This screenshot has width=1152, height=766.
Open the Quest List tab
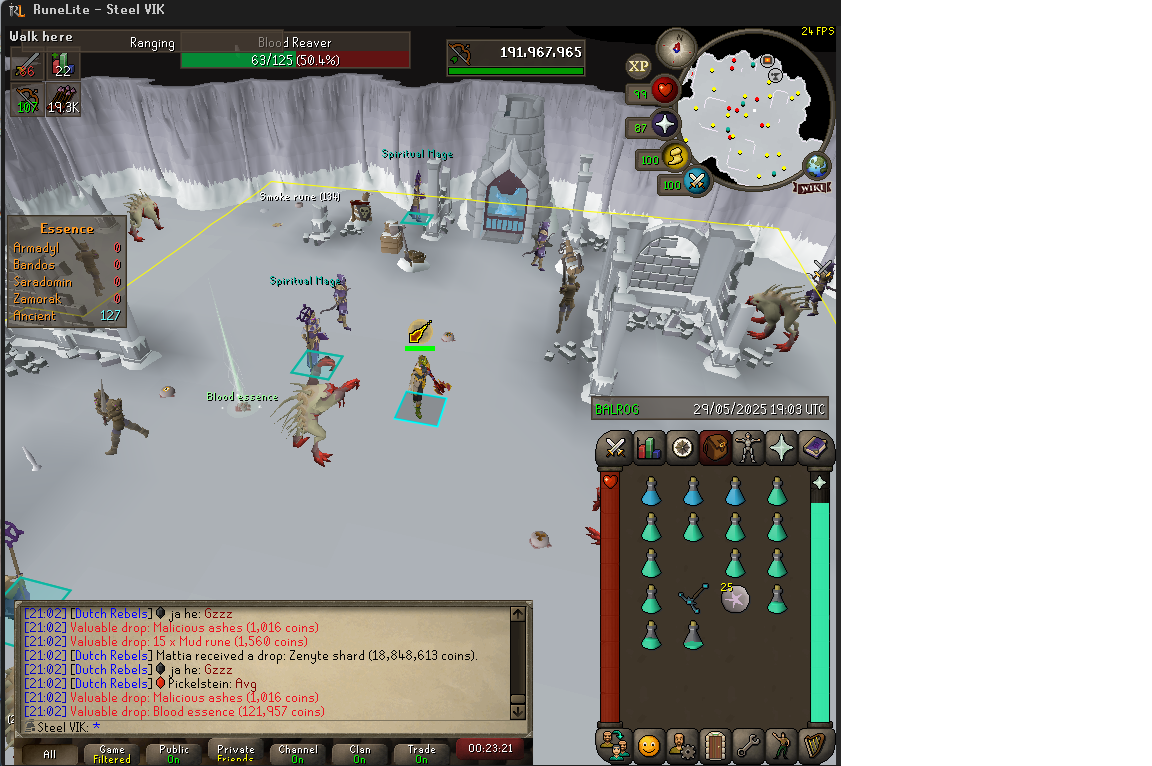pyautogui.click(x=682, y=448)
